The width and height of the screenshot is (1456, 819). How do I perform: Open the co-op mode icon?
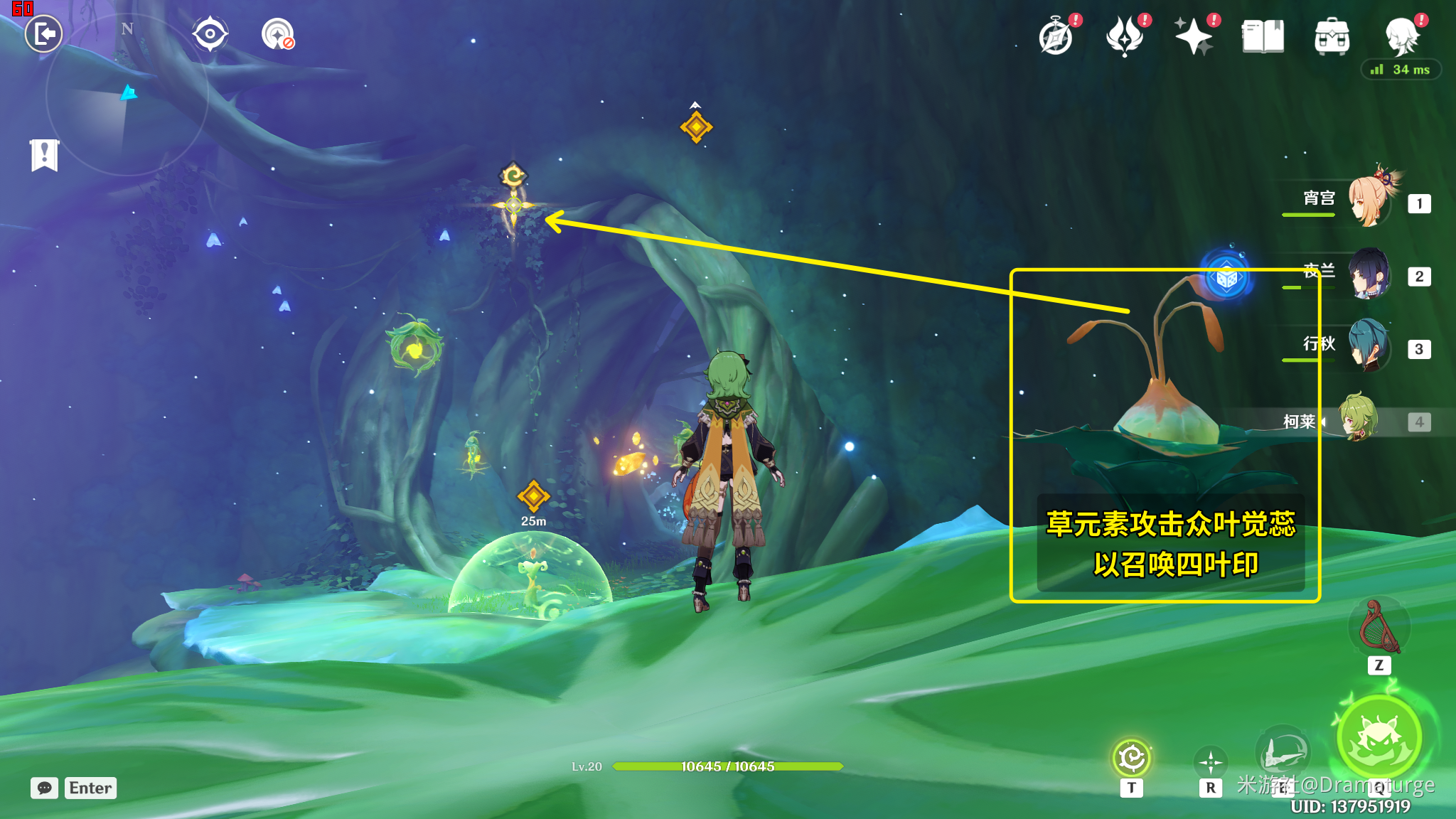[277, 33]
